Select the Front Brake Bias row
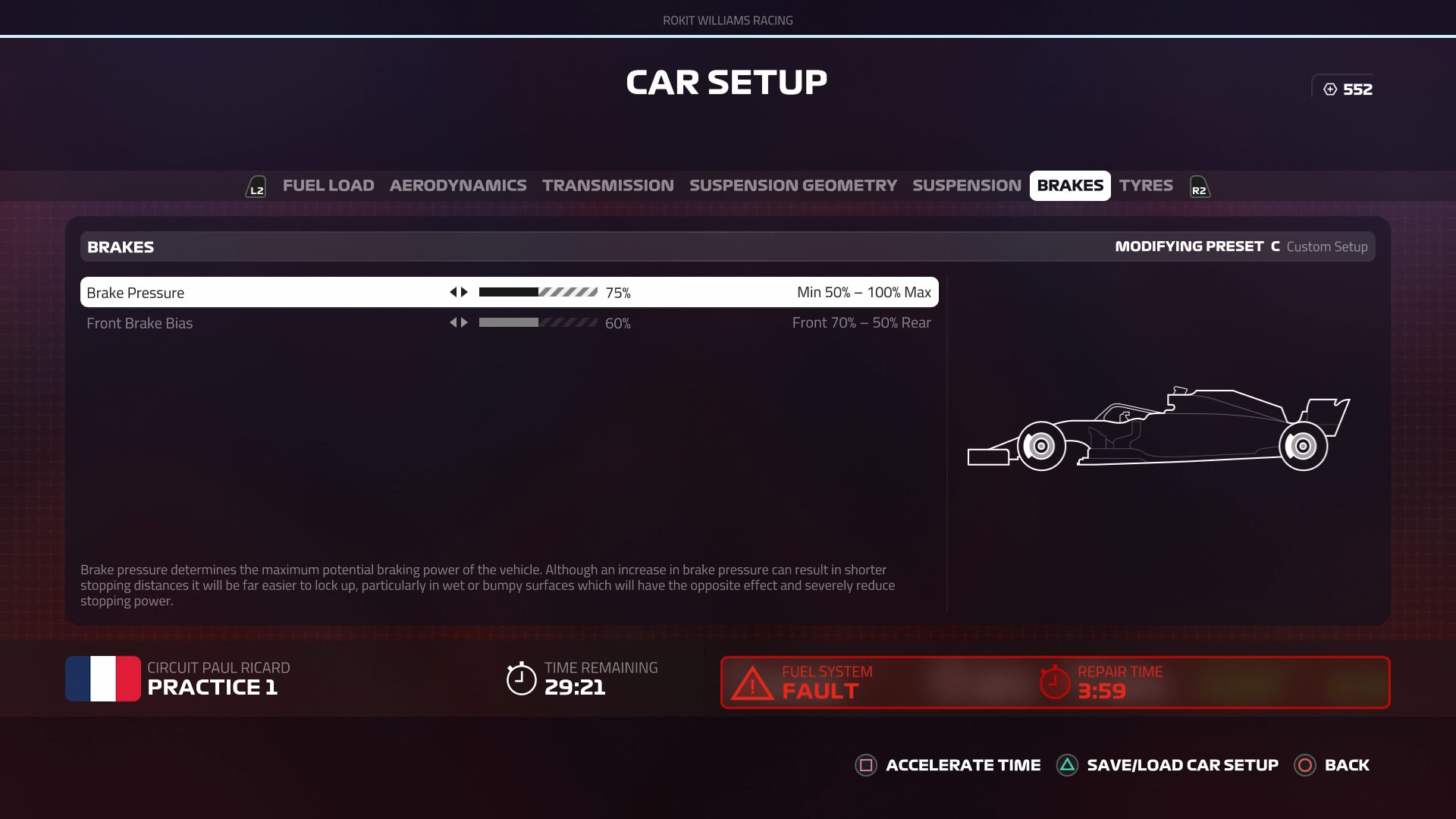 pyautogui.click(x=140, y=323)
